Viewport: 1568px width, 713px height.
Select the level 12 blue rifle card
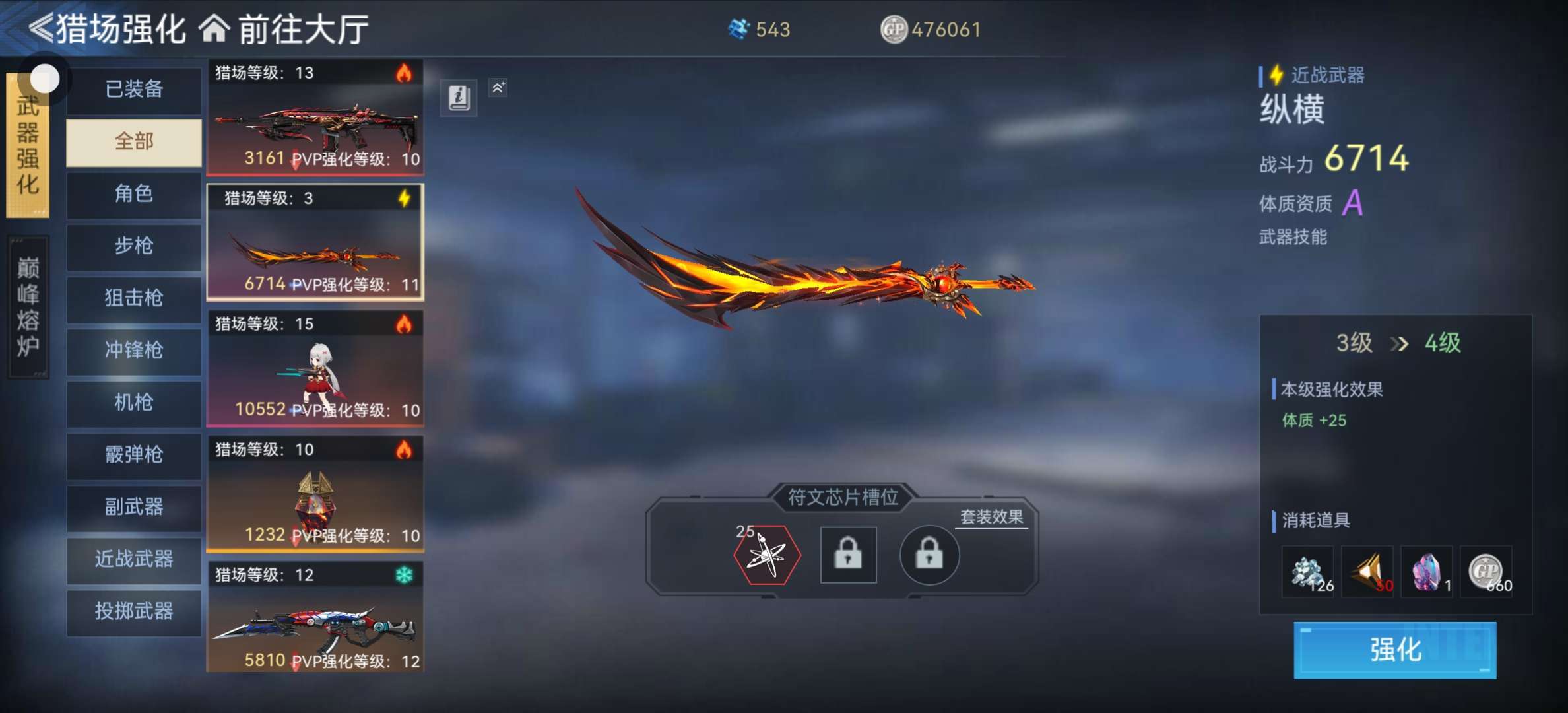tap(315, 618)
